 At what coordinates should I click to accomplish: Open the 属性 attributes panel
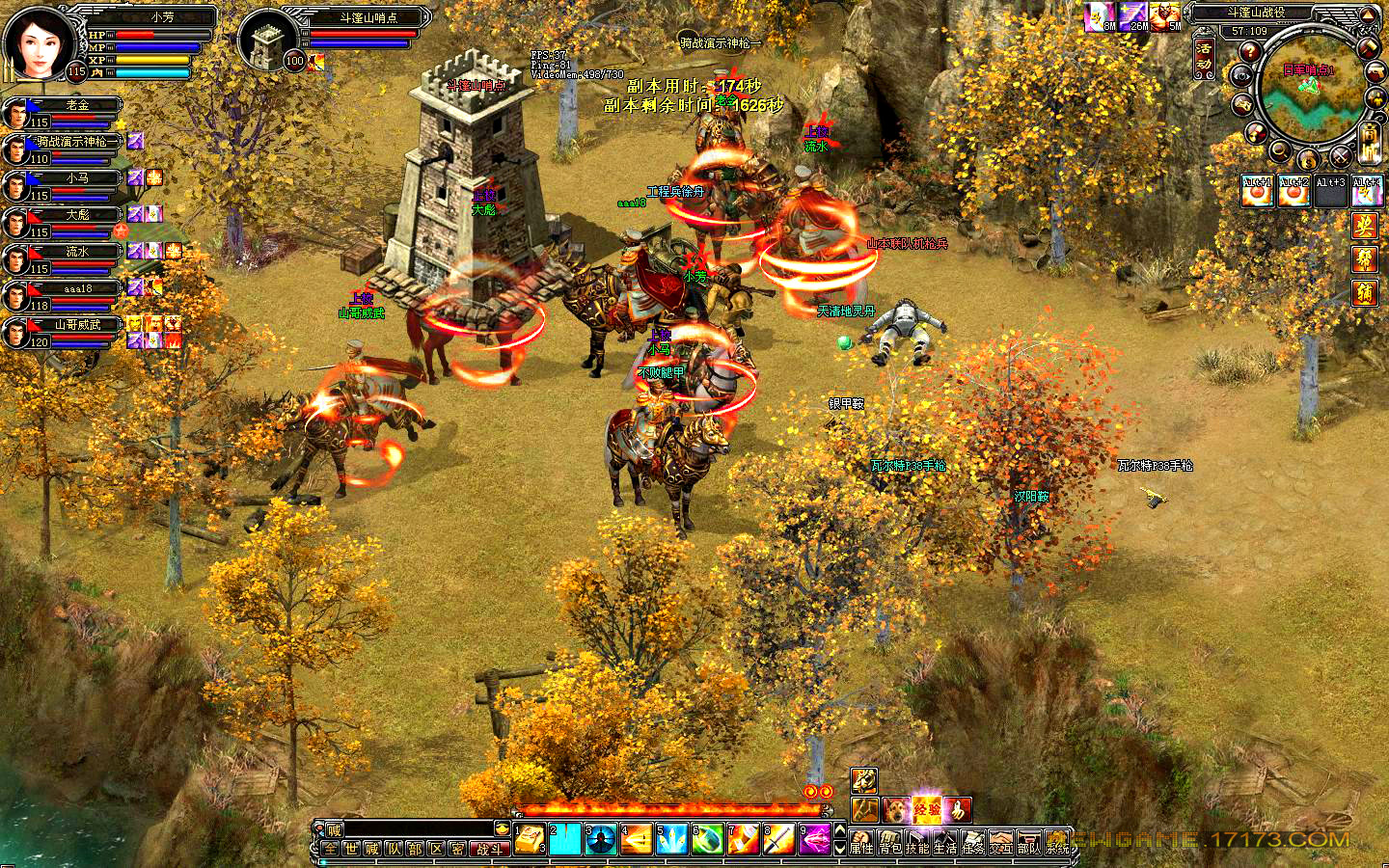click(861, 843)
